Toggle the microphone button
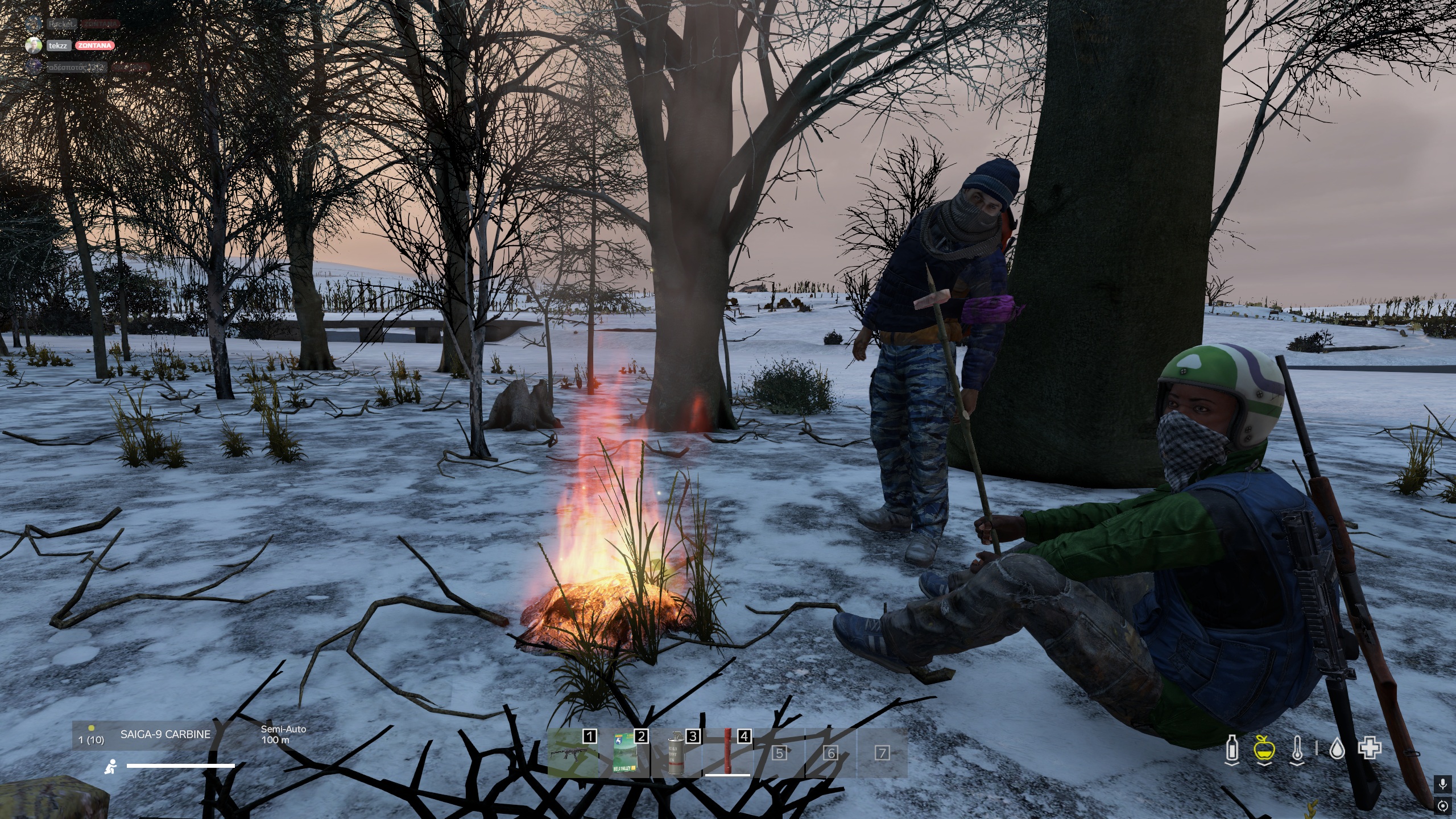The image size is (1456, 819). click(x=1442, y=785)
